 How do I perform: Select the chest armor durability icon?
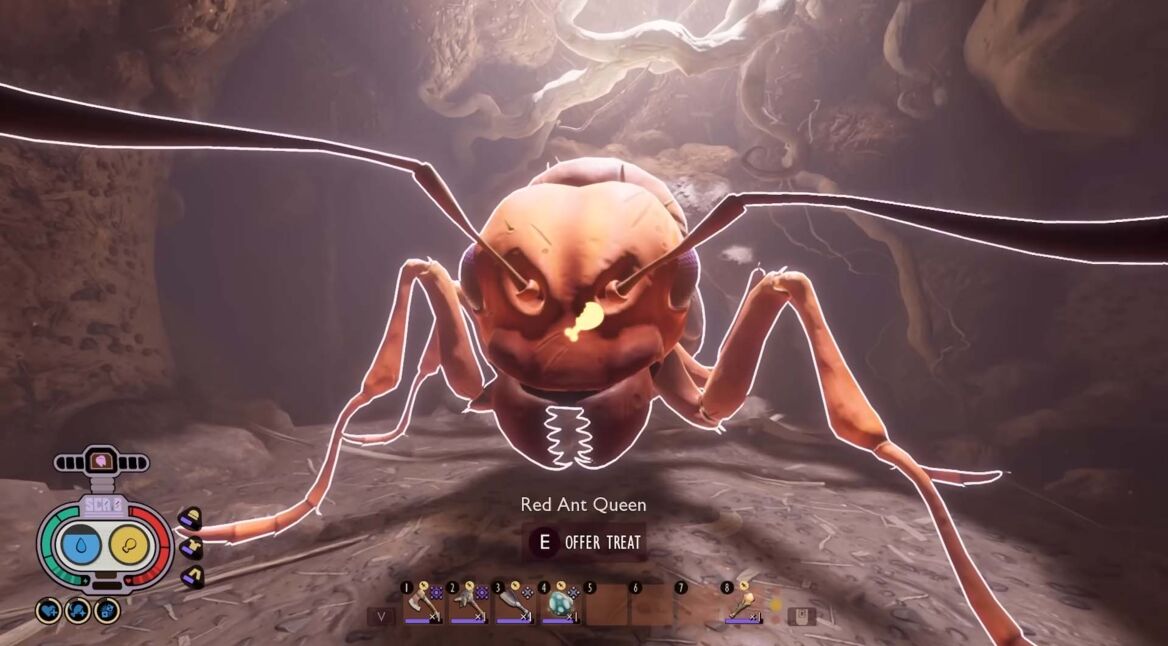click(190, 546)
